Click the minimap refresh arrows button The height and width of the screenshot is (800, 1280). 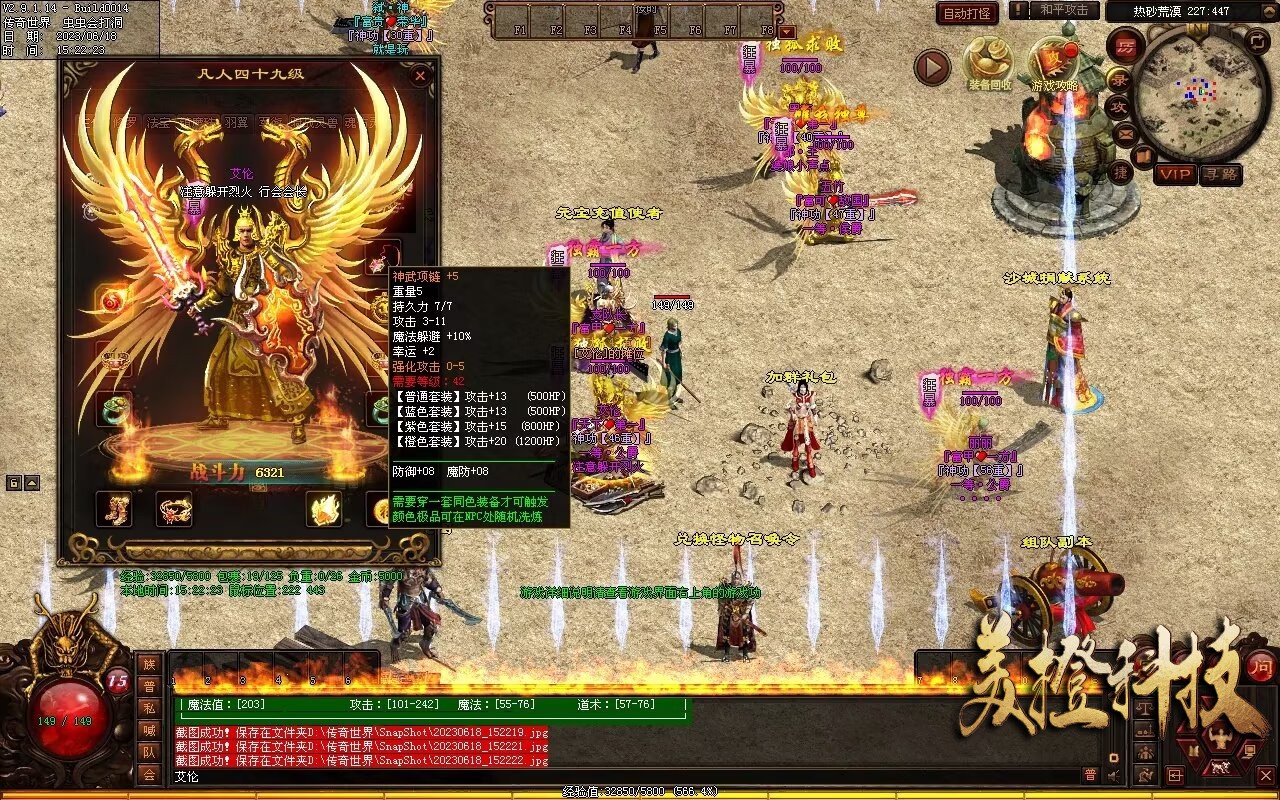tap(1256, 41)
